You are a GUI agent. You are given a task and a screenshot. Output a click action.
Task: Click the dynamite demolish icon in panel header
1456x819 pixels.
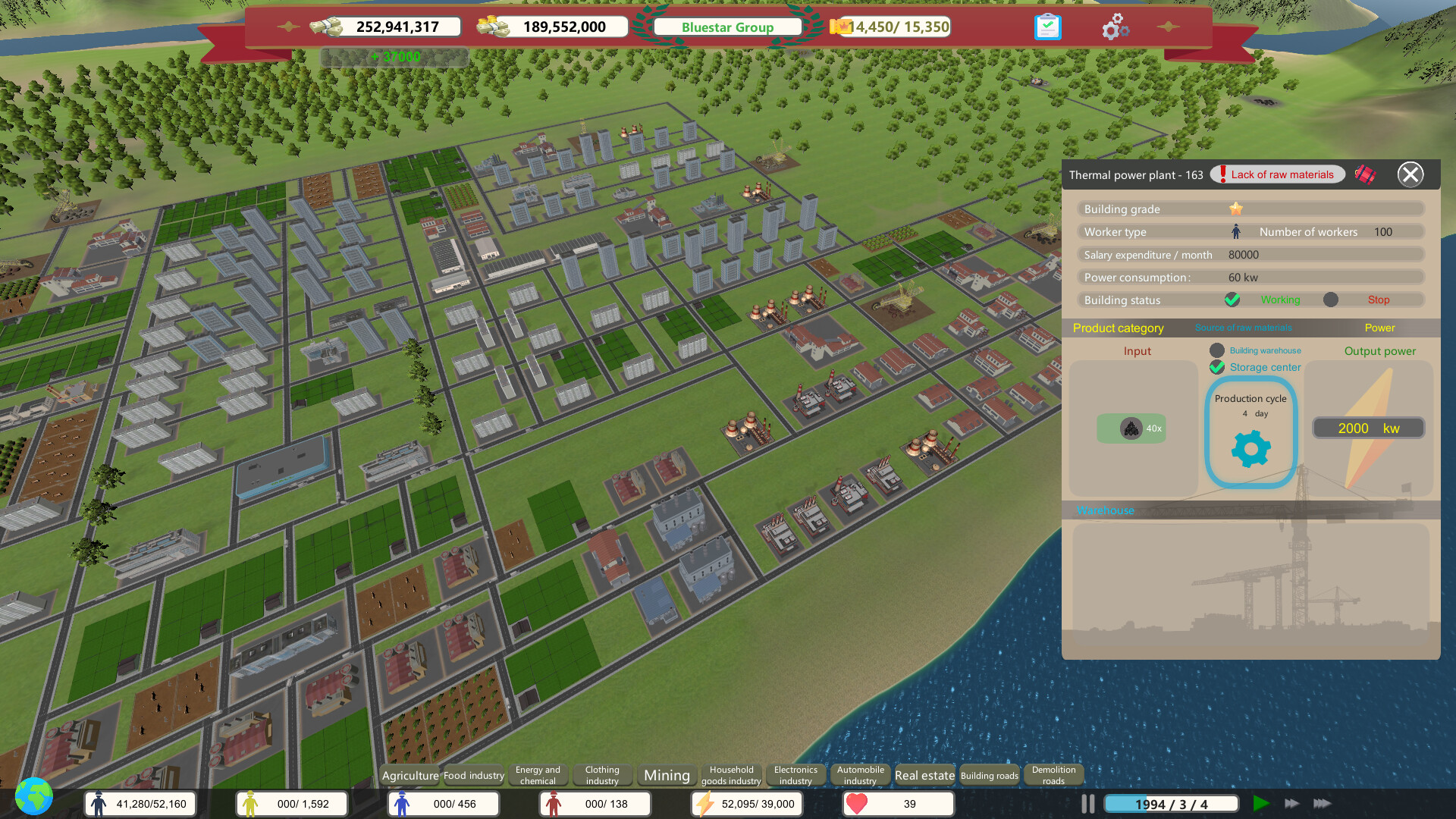pyautogui.click(x=1365, y=174)
